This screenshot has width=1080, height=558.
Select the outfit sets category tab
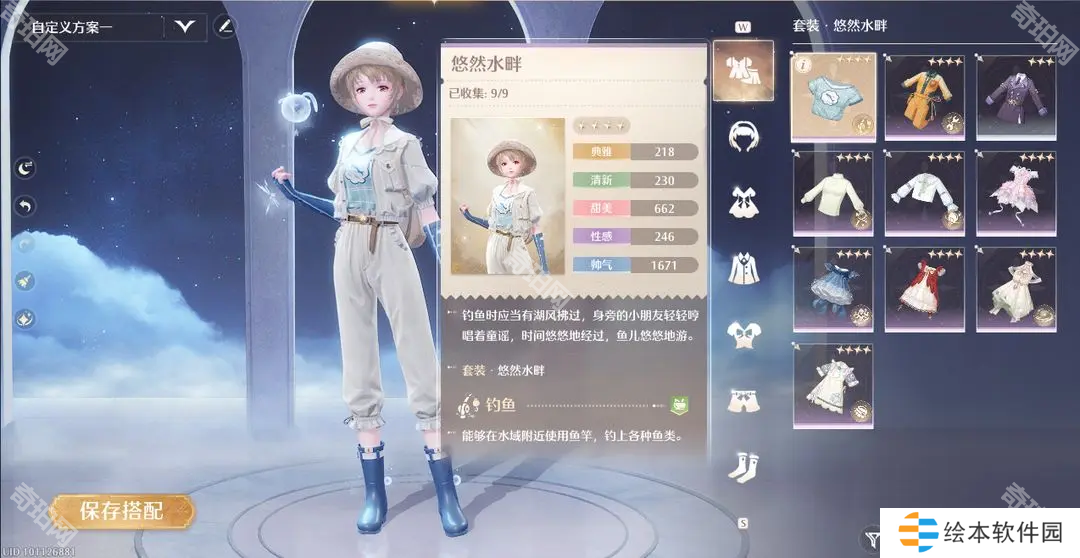pos(742,71)
